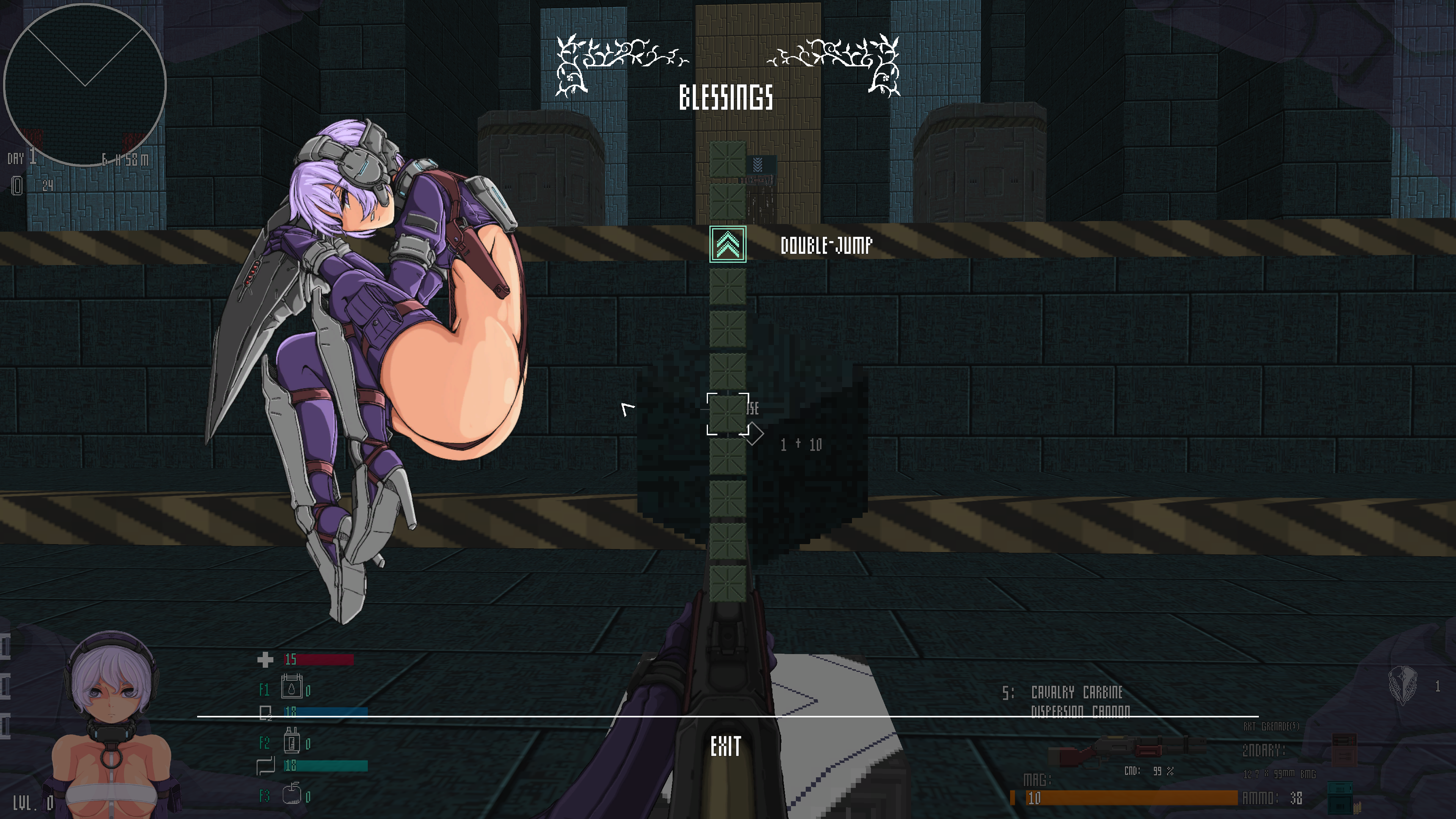Exit the Blessings menu
This screenshot has width=1456, height=819.
coord(726,747)
